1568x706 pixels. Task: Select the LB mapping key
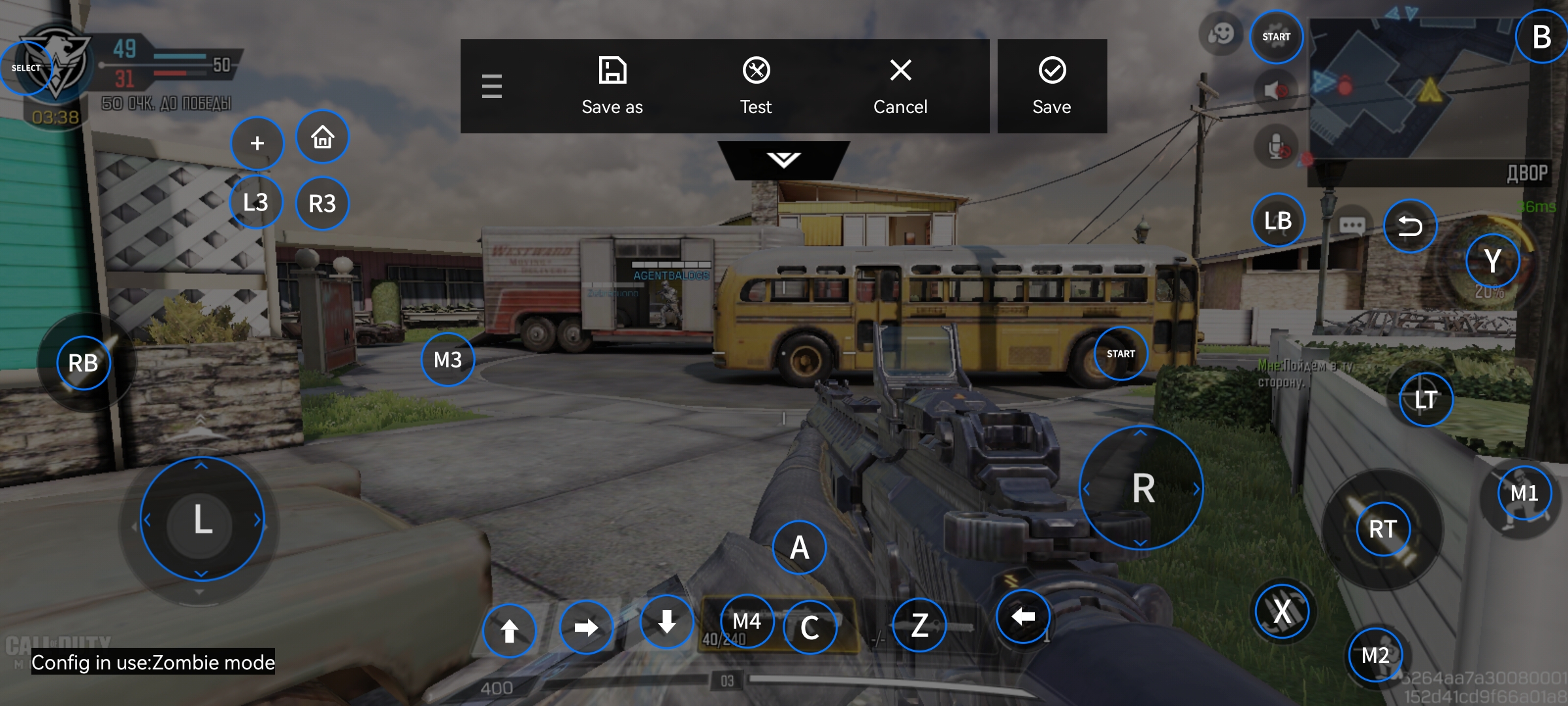click(1278, 221)
